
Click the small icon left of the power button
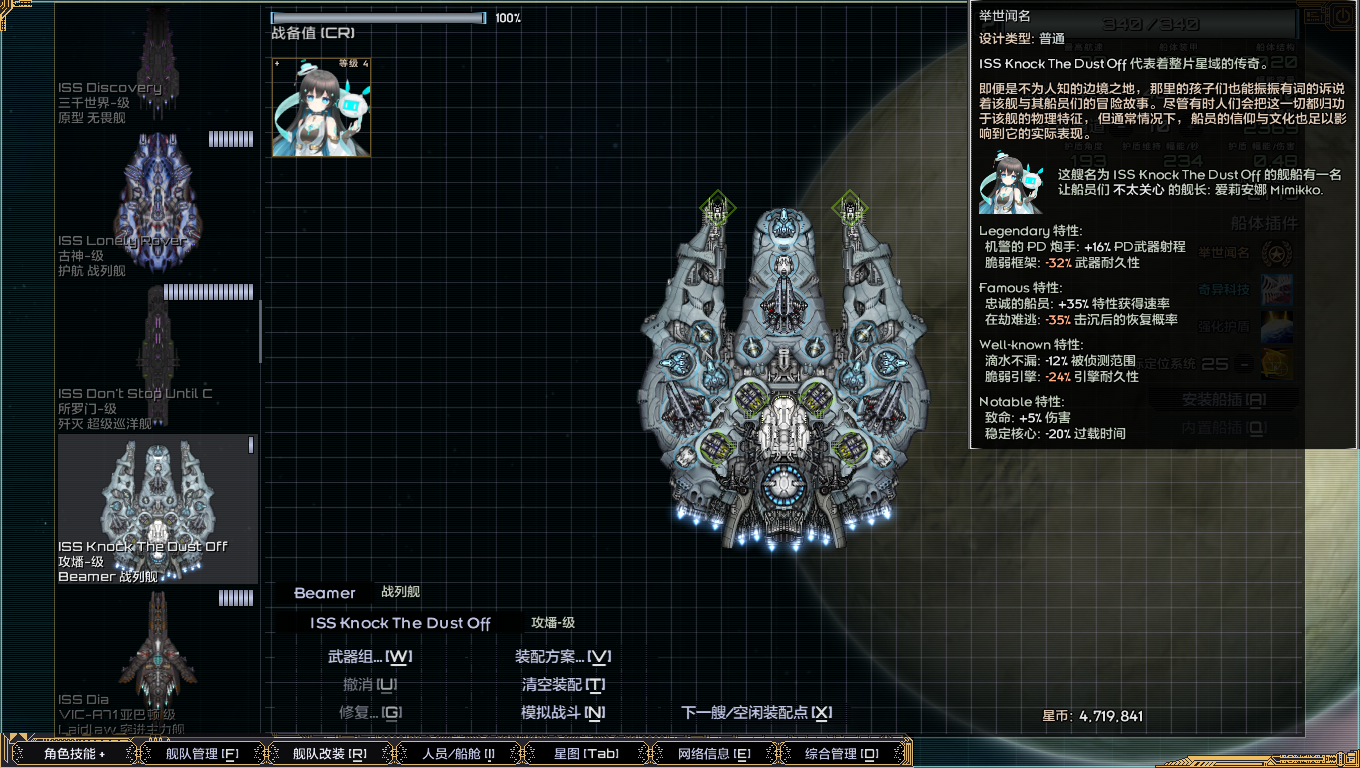1313,16
